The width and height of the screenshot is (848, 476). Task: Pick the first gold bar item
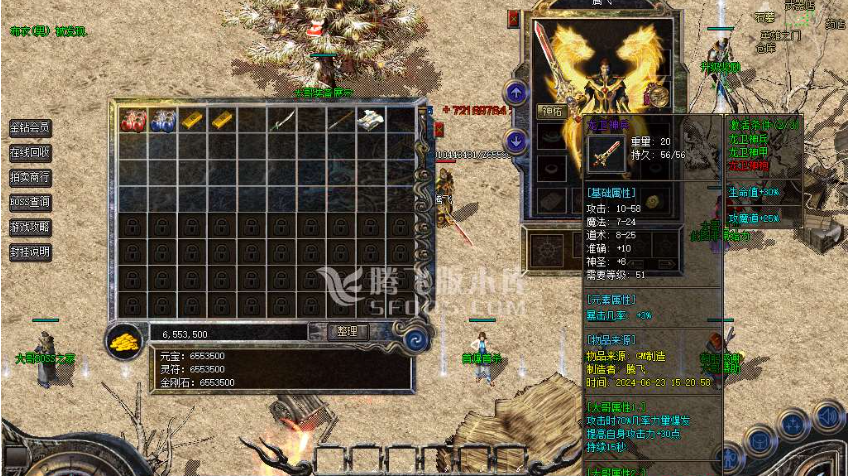coord(192,121)
